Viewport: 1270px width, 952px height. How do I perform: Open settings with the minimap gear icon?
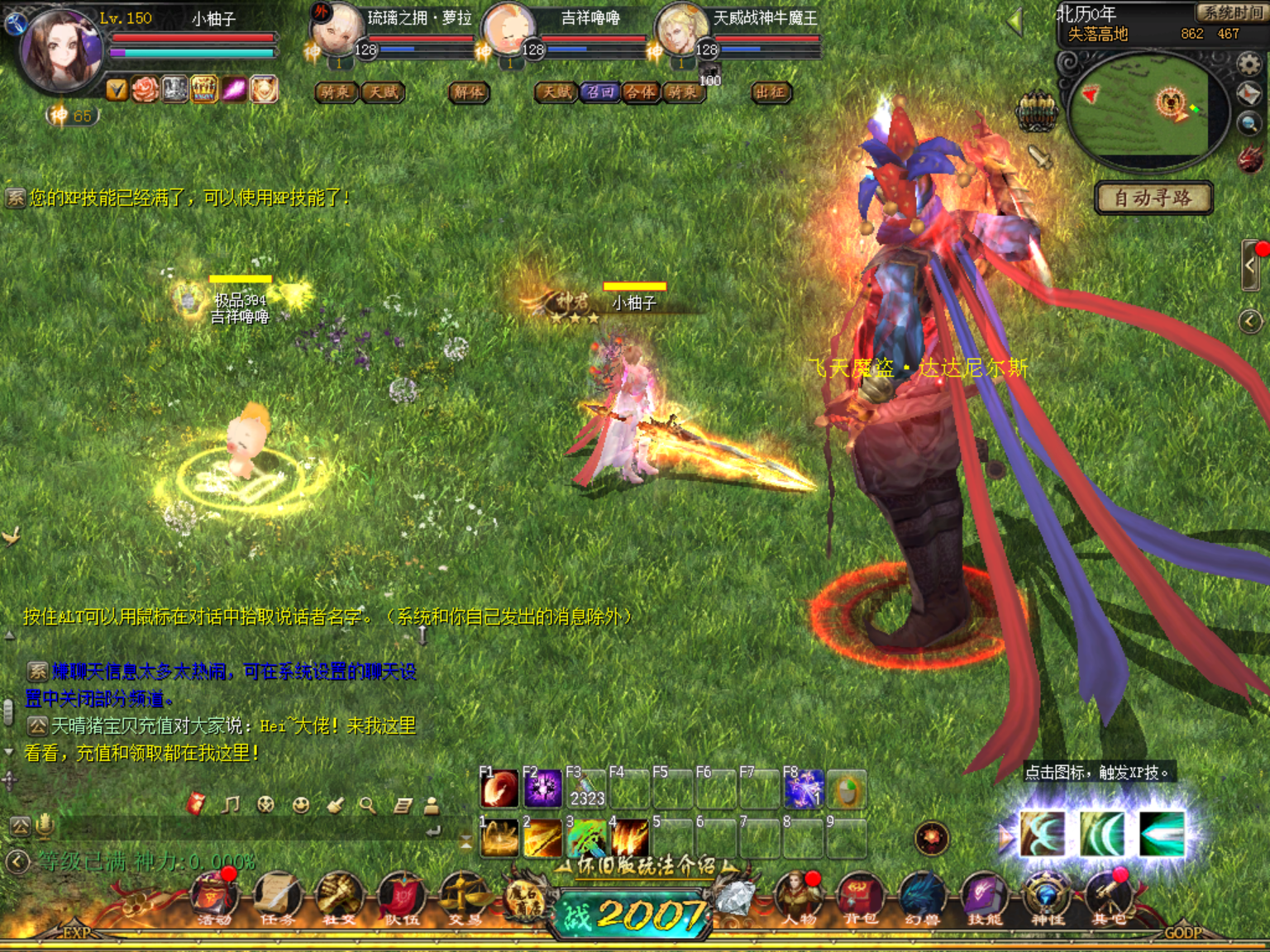[x=1249, y=64]
